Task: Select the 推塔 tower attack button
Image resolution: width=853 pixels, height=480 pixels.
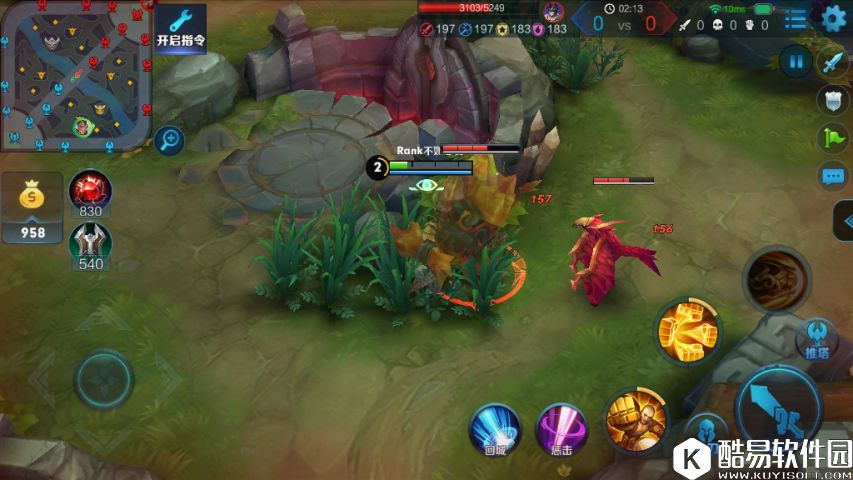Action: 816,338
